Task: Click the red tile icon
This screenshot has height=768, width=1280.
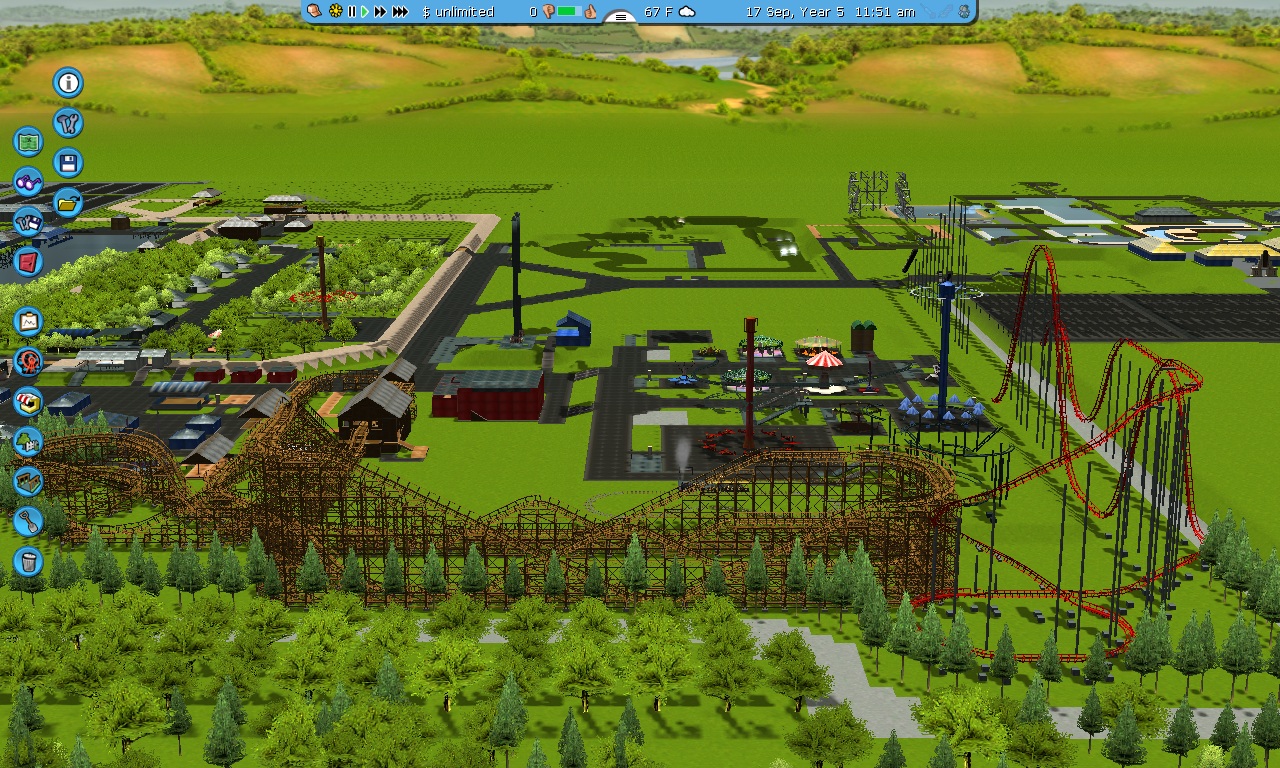Action: click(x=28, y=262)
